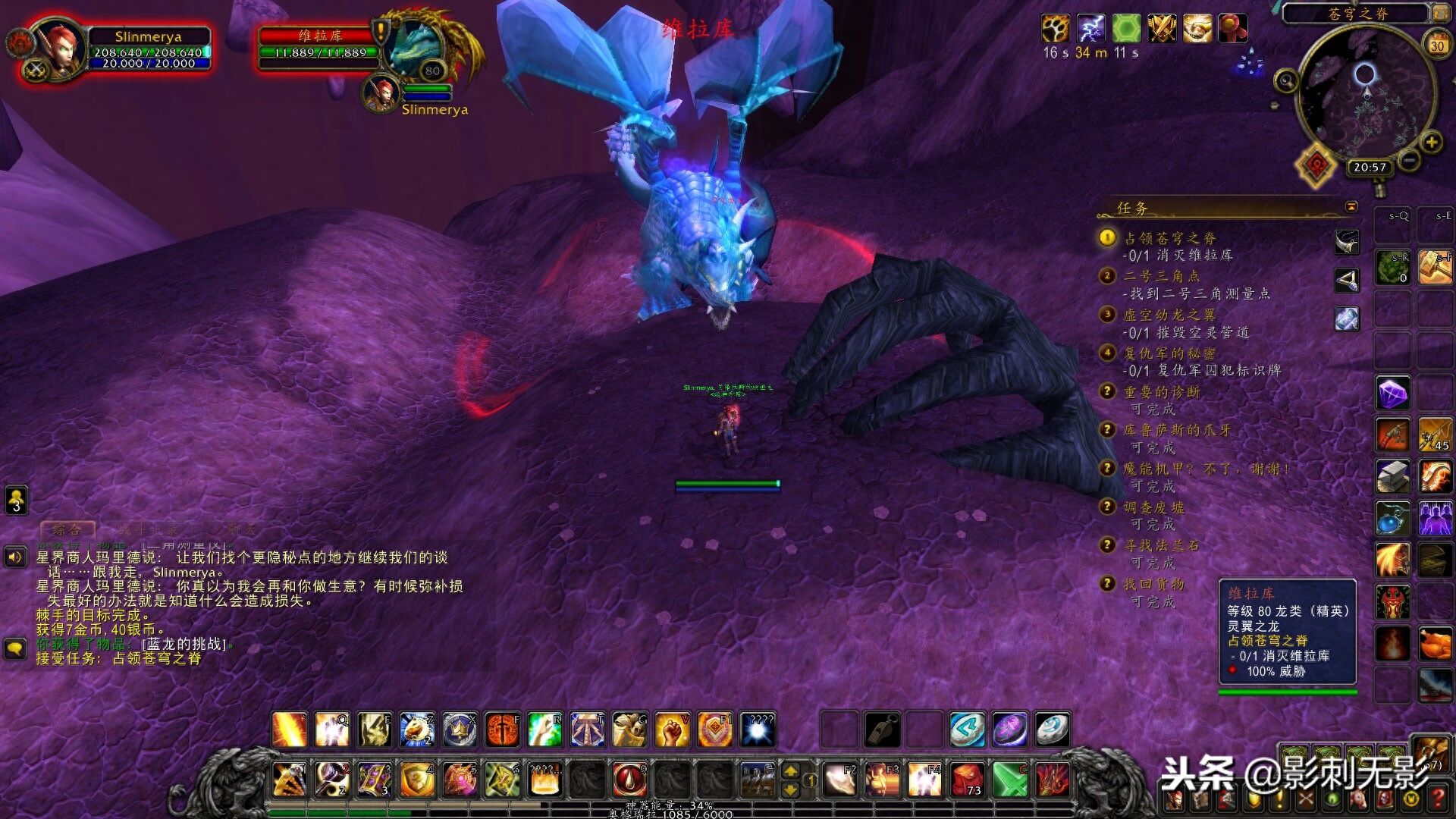Open the 综合 chat tab
The height and width of the screenshot is (819, 1456).
[67, 529]
